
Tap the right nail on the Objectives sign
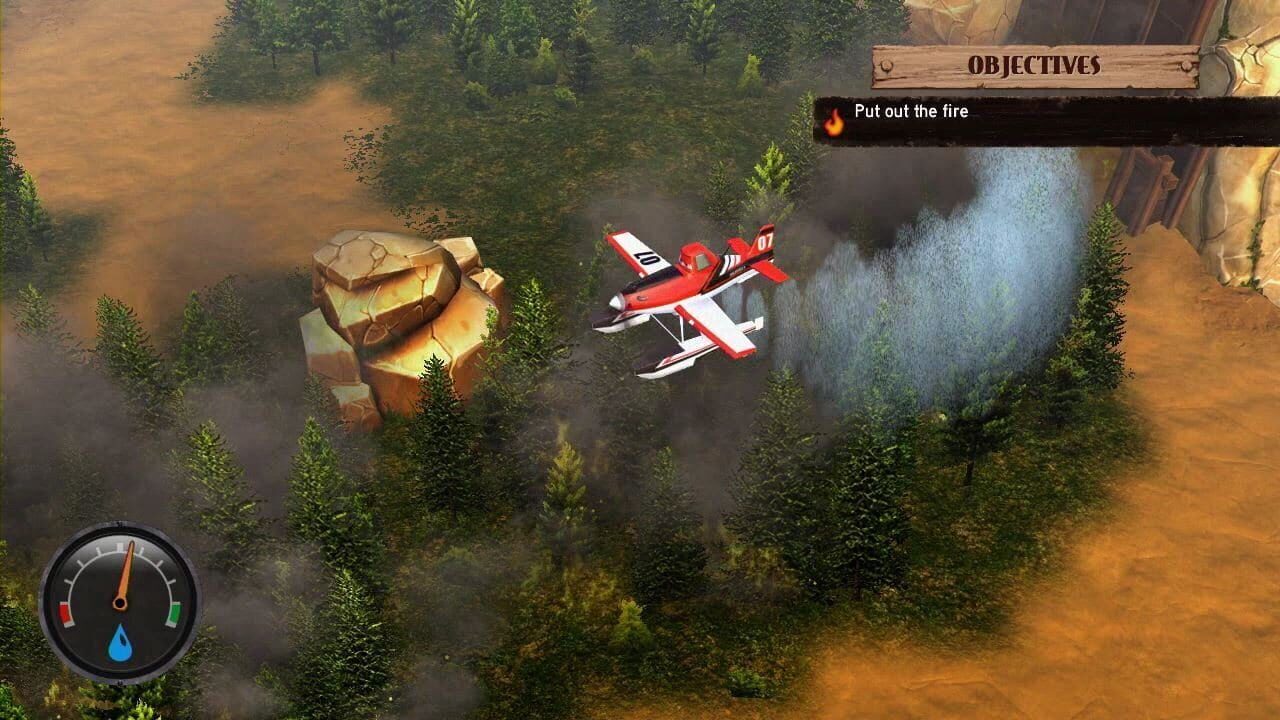tap(1185, 63)
